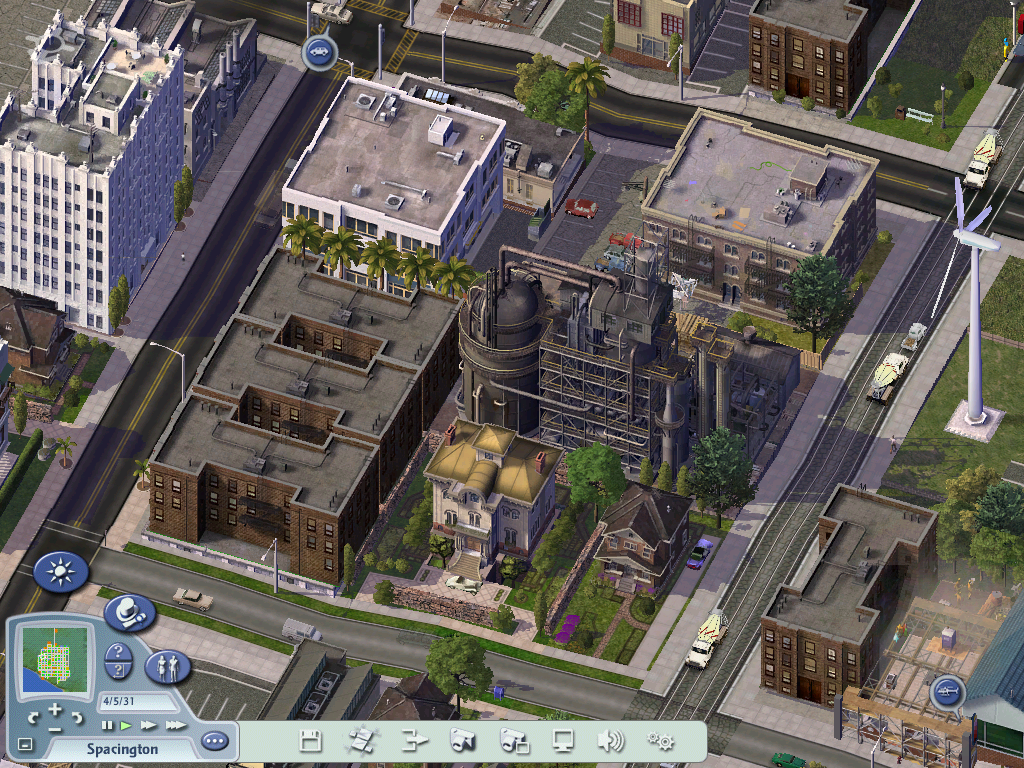The height and width of the screenshot is (768, 1024).
Task: Take a snapshot with the camera icon
Action: point(463,741)
